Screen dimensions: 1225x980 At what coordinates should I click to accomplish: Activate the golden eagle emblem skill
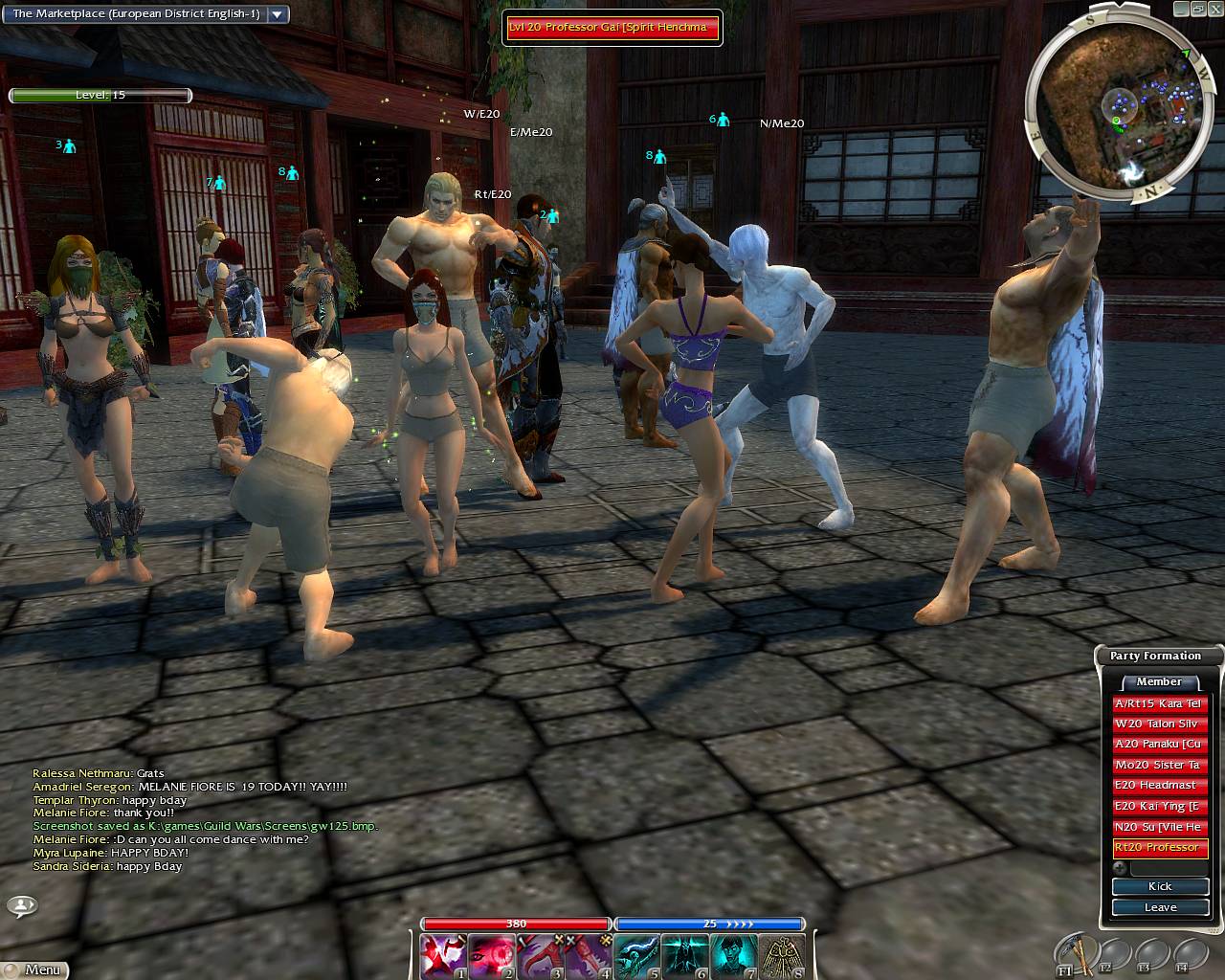pyautogui.click(x=782, y=956)
